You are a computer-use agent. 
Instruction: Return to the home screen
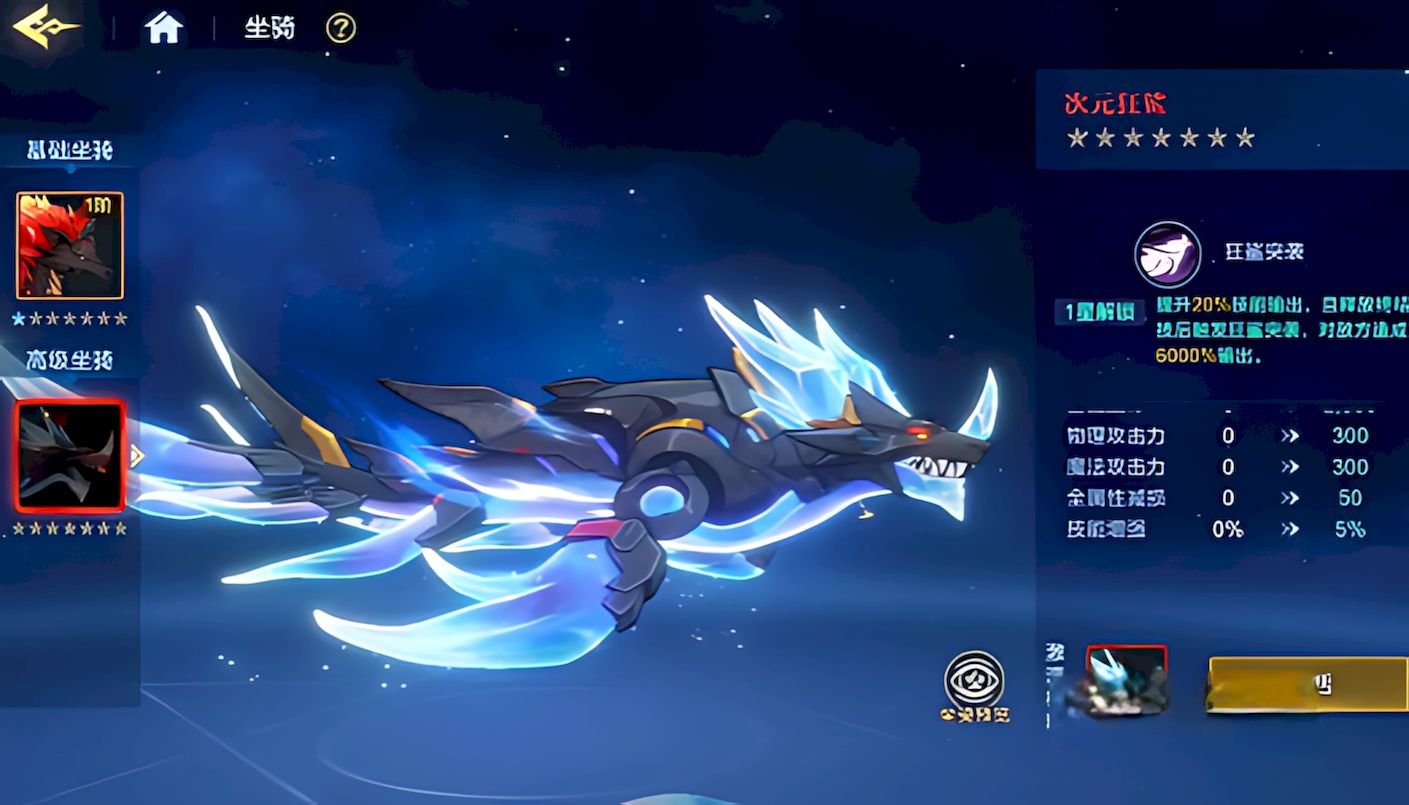coord(164,28)
